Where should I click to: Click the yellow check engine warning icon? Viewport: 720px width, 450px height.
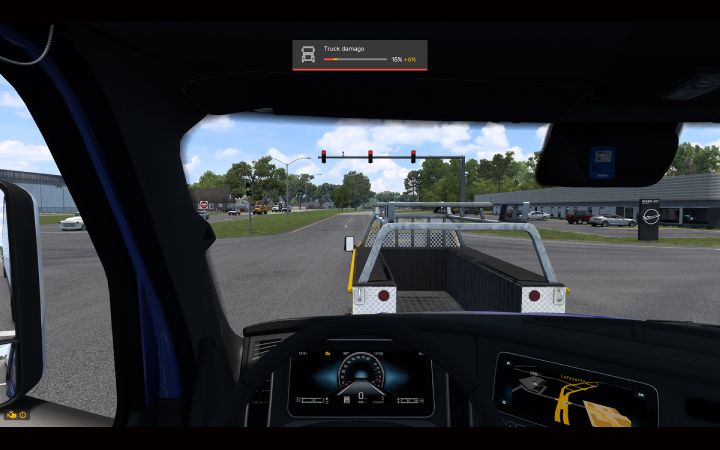11,414
